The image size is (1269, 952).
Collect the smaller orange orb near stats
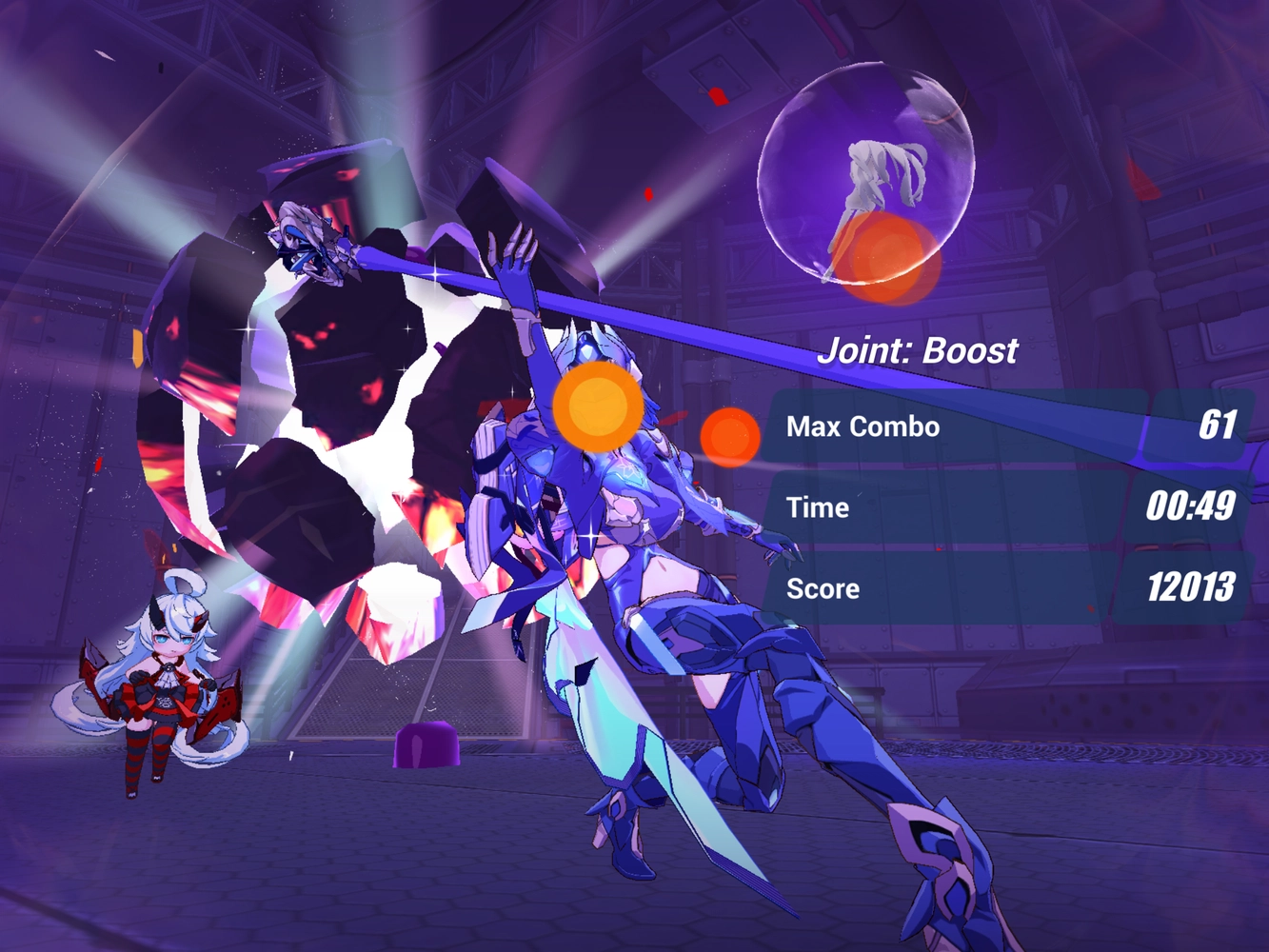pos(728,437)
